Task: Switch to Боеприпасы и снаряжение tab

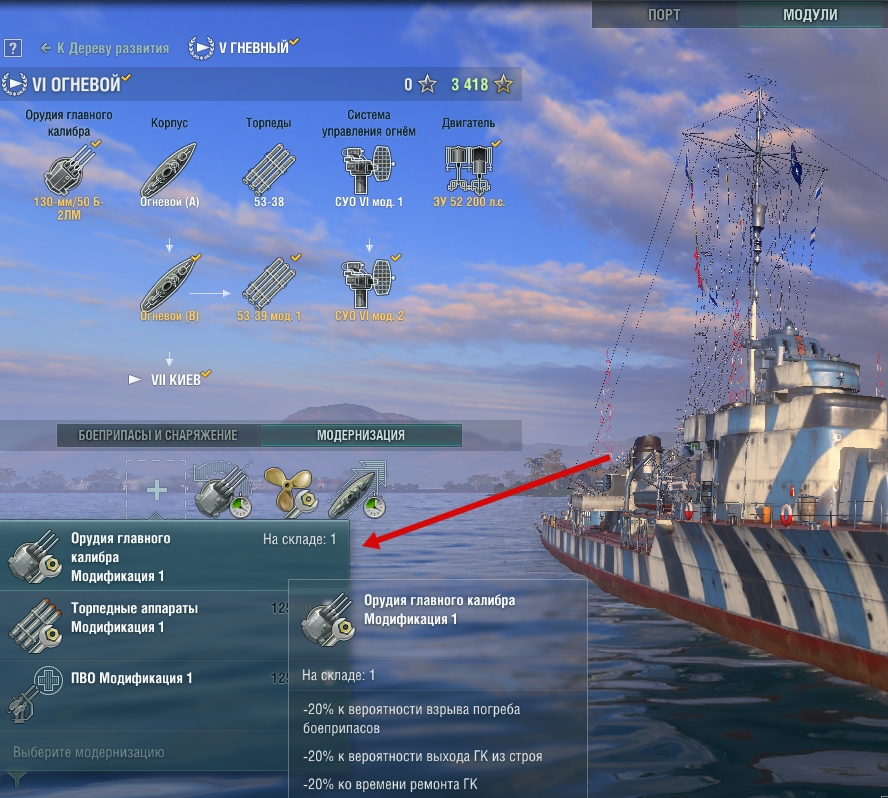Action: click(158, 435)
